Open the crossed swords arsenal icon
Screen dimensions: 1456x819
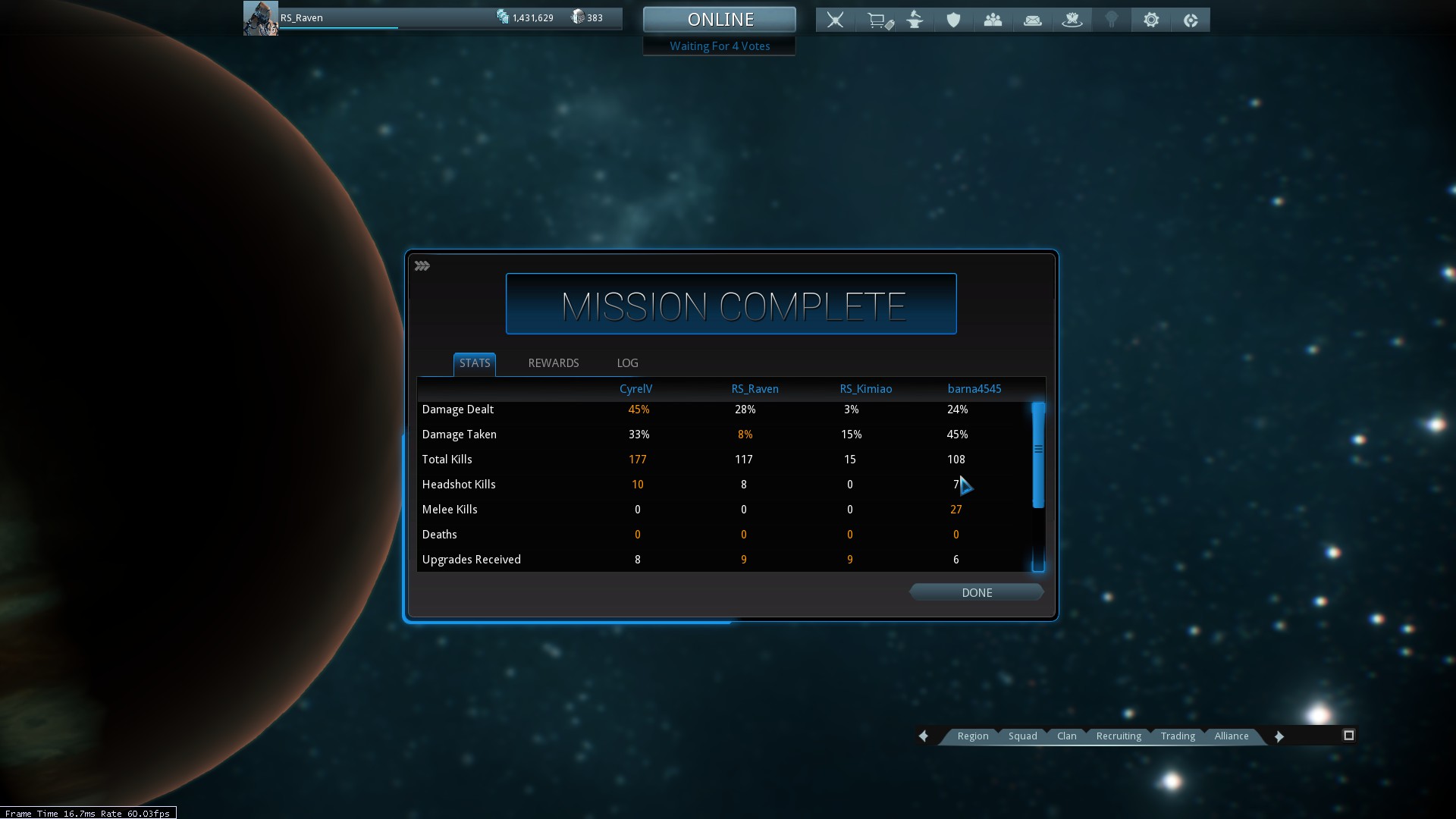[835, 20]
